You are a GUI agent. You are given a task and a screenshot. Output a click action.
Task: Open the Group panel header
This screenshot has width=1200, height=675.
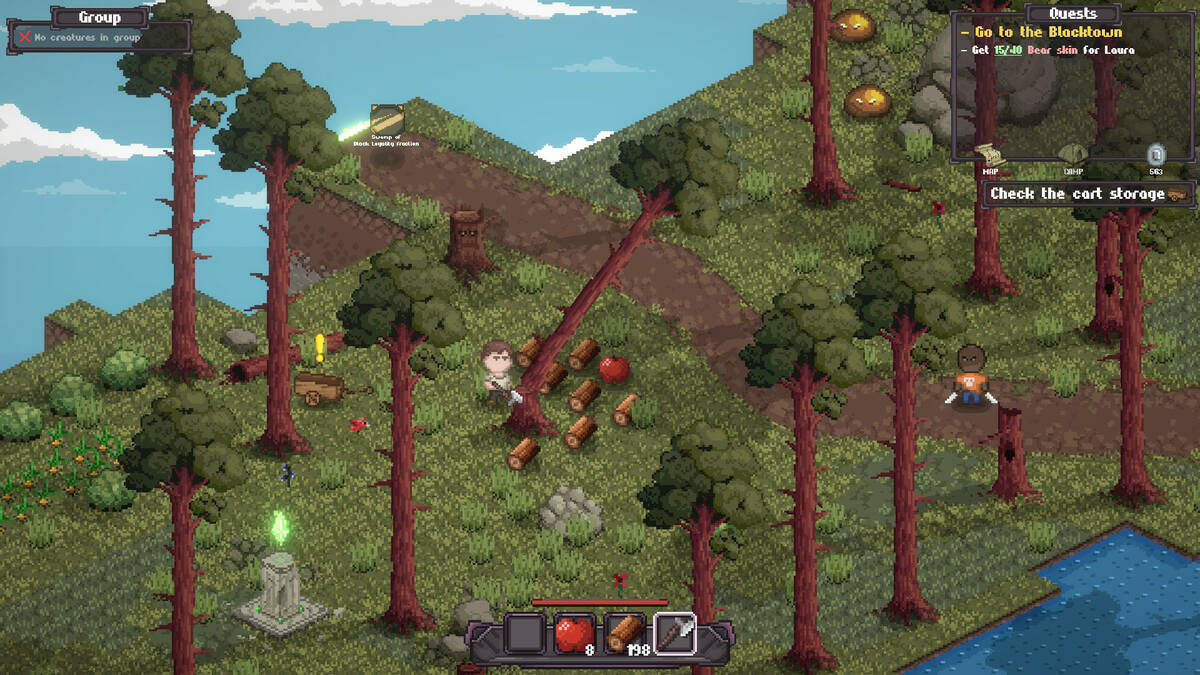tap(99, 17)
